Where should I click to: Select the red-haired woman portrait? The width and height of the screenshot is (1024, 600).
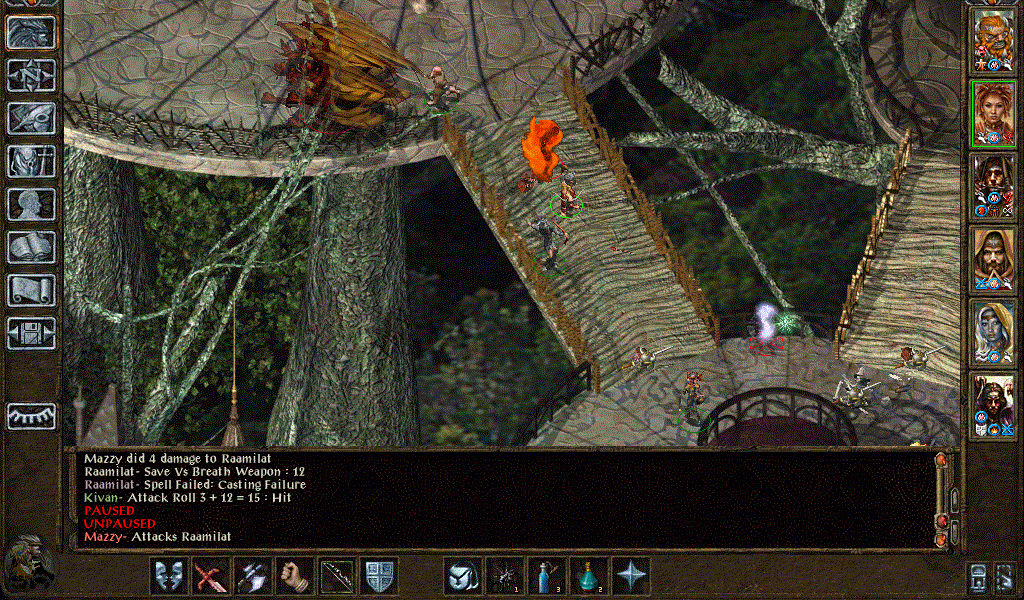coord(993,114)
